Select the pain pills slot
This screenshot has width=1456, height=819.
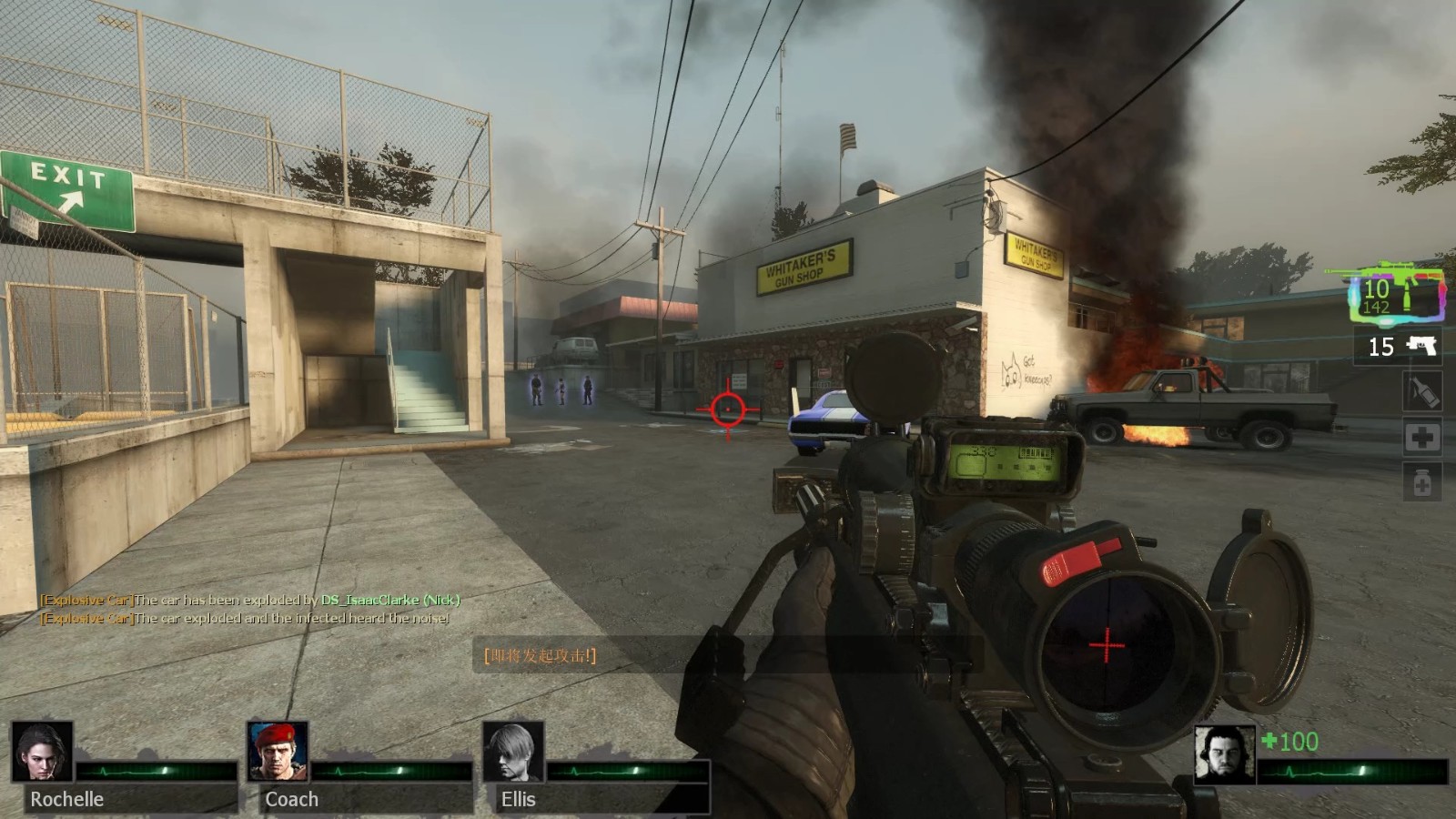[1422, 483]
